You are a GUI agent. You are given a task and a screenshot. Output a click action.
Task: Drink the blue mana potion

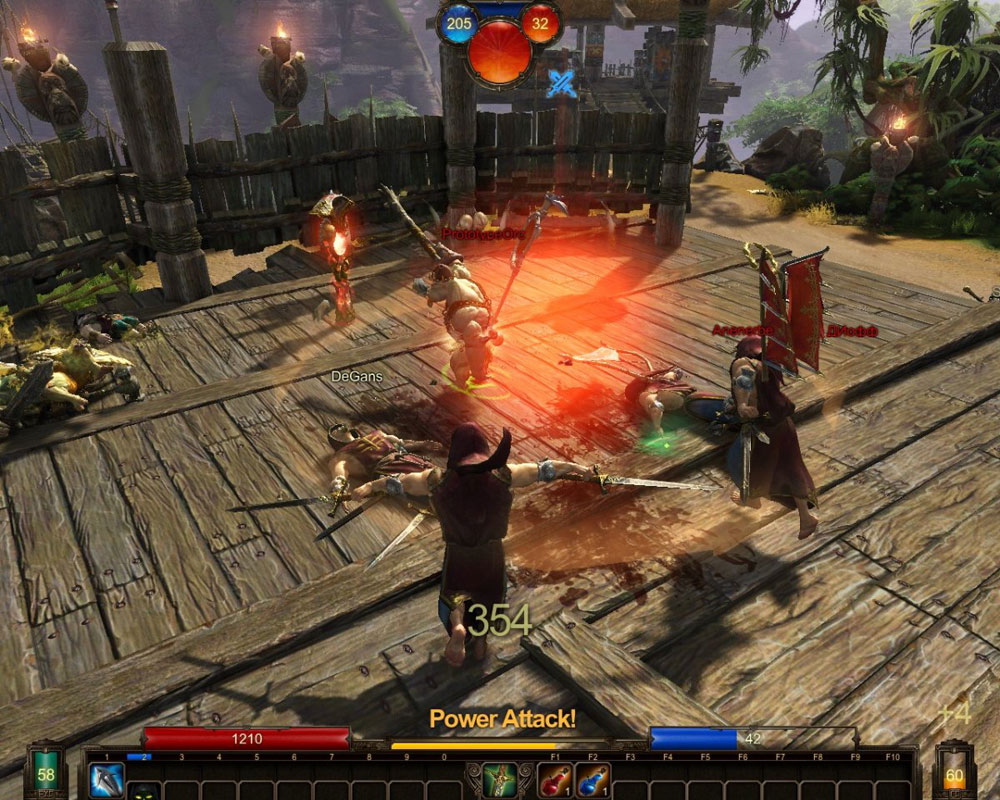(x=593, y=779)
